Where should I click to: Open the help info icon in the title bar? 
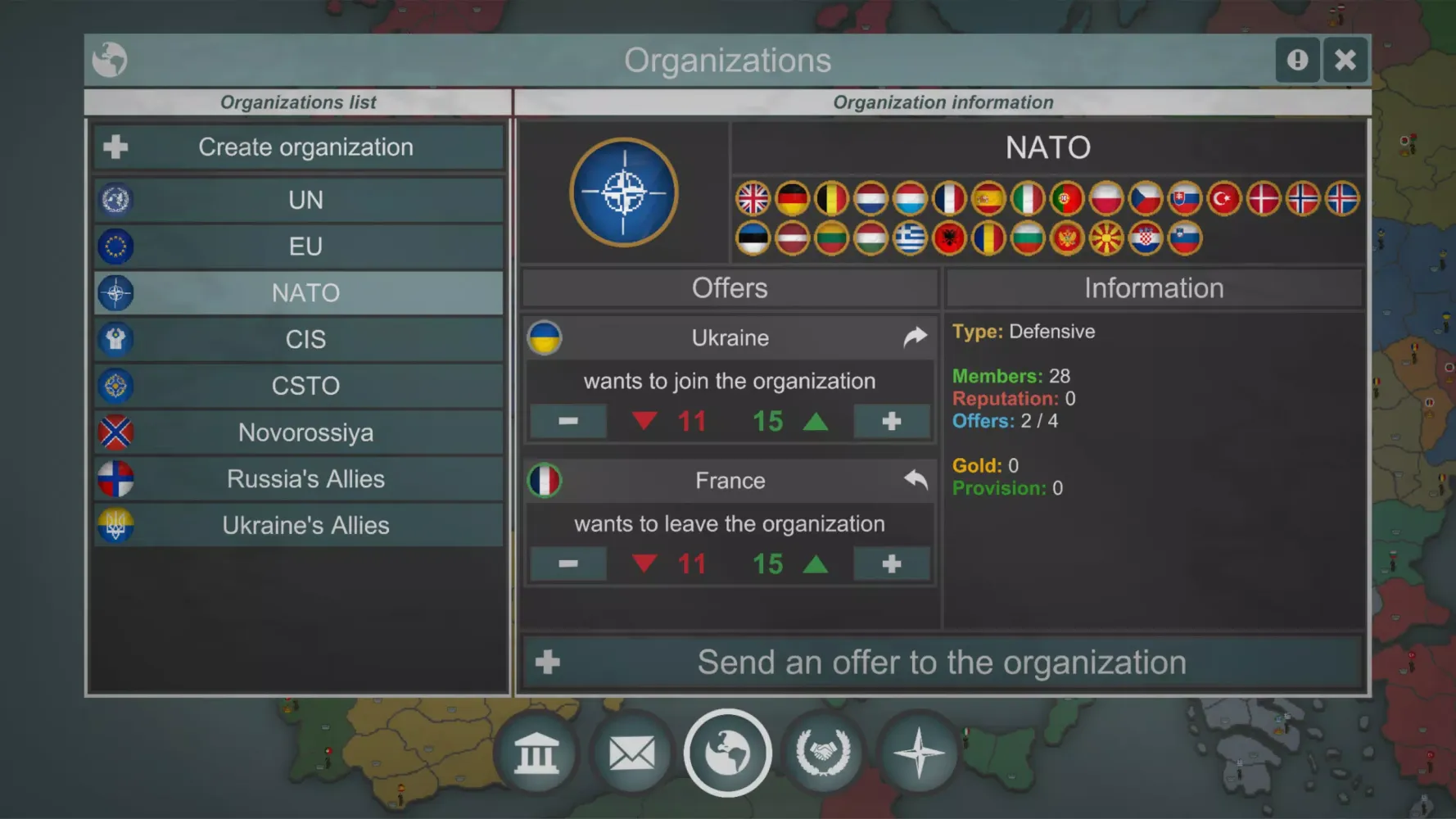[1298, 60]
